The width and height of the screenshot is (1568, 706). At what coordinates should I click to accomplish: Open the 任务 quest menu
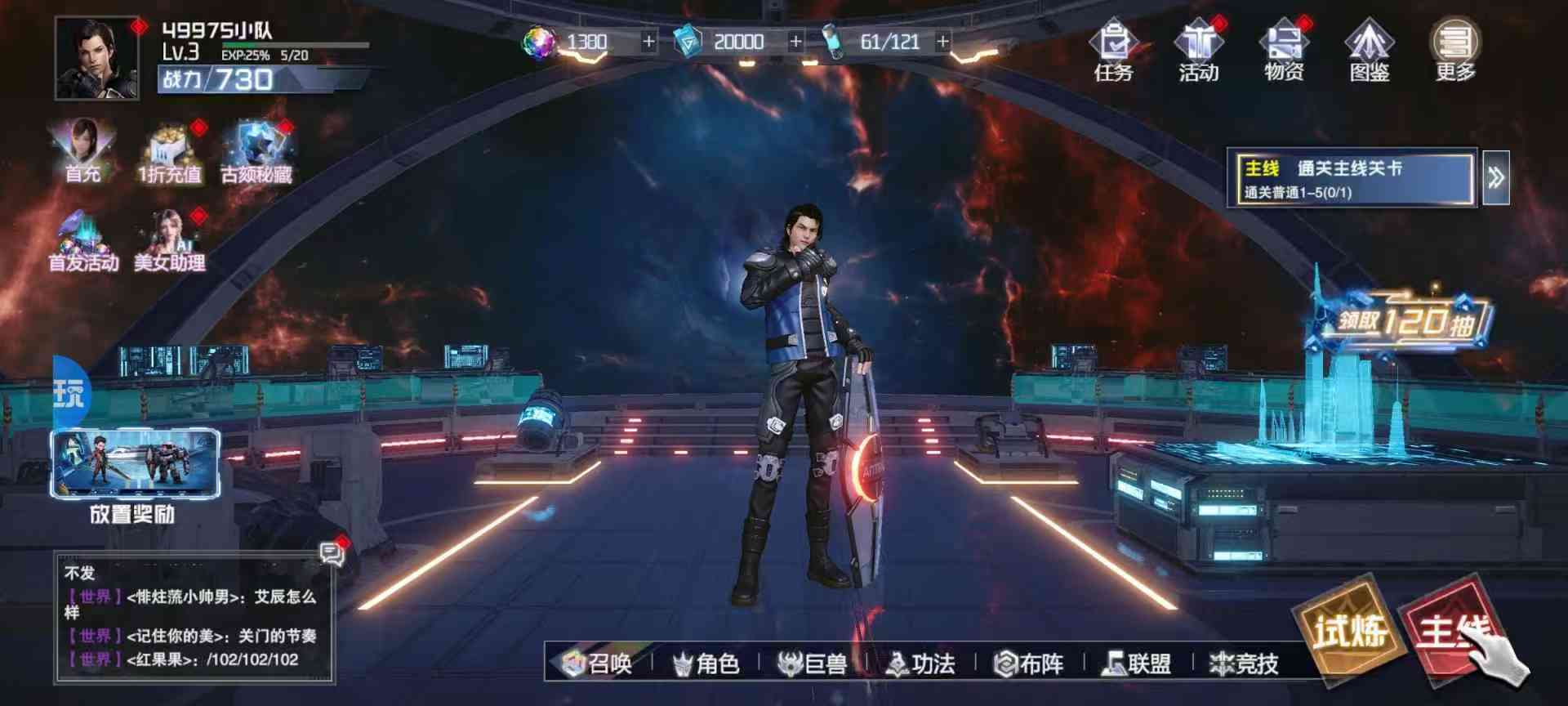pyautogui.click(x=1113, y=51)
